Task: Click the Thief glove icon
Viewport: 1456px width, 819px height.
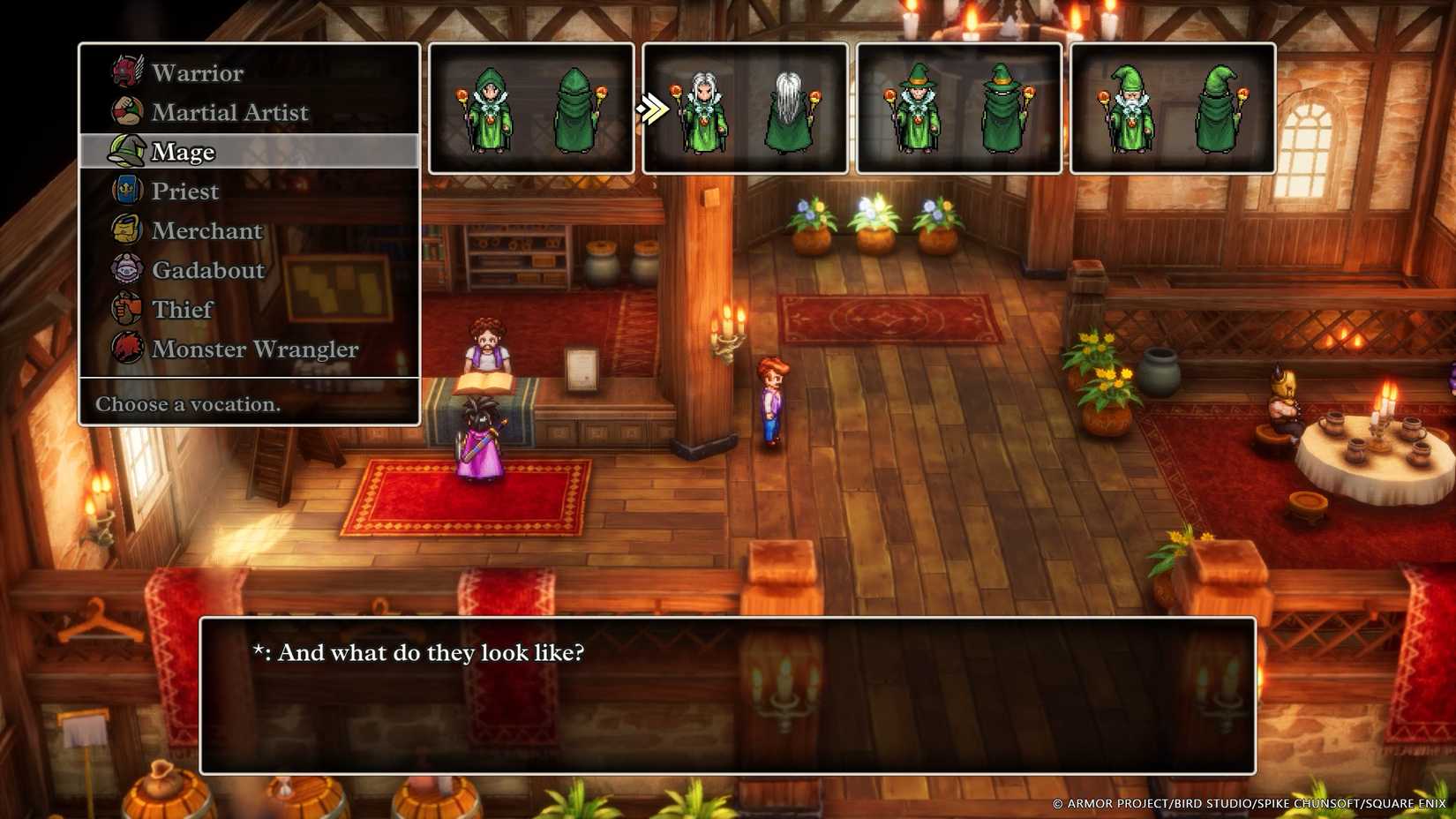Action: click(126, 310)
